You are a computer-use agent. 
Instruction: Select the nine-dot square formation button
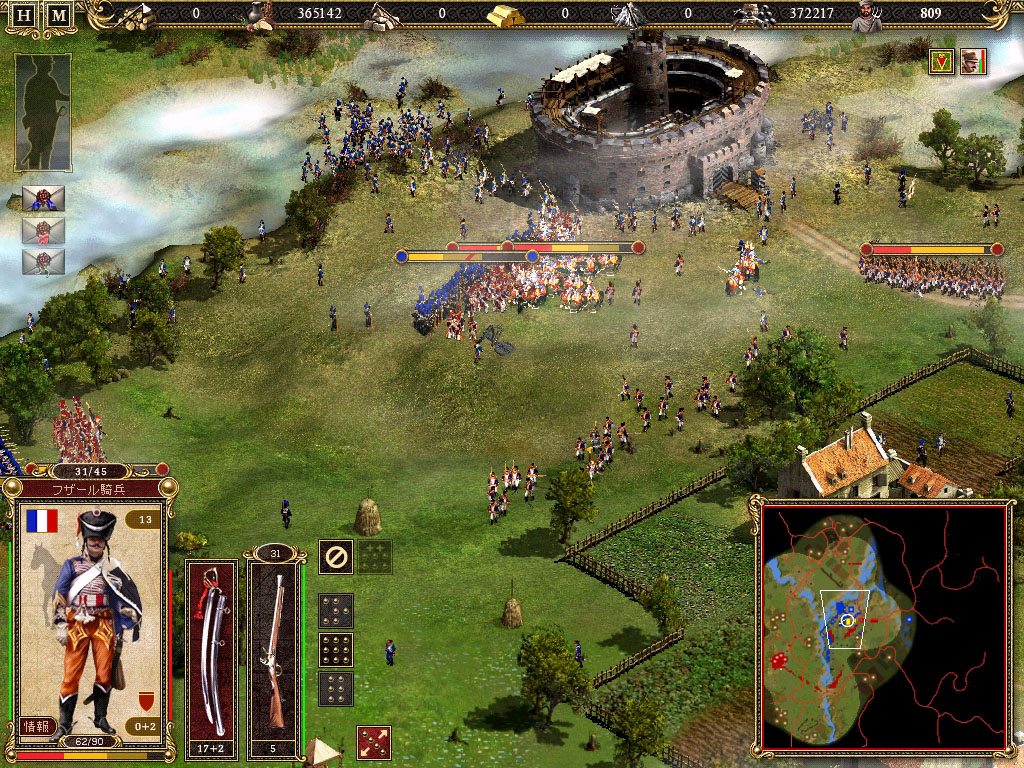coord(335,650)
